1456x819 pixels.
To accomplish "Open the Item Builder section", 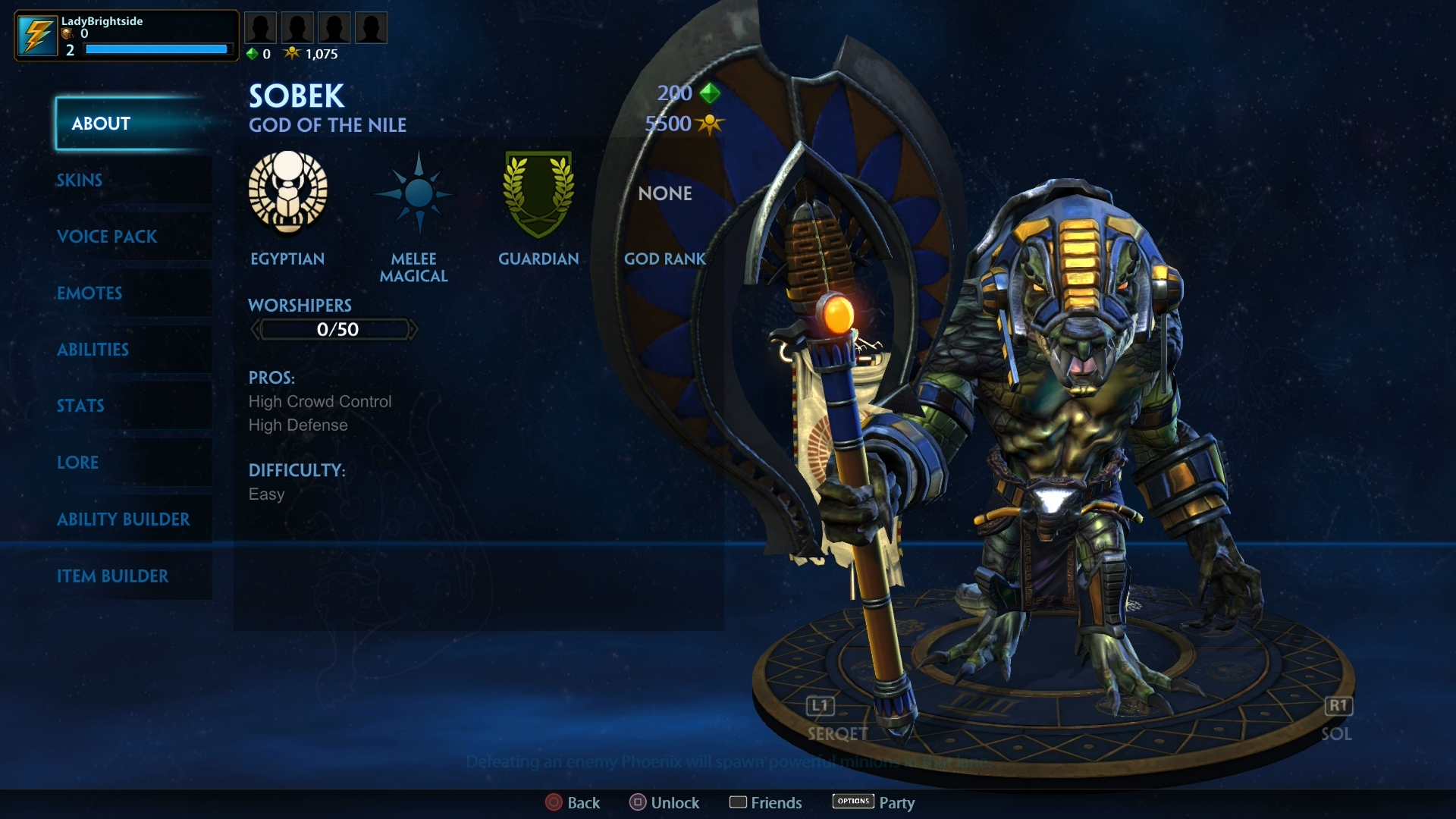I will [x=113, y=576].
